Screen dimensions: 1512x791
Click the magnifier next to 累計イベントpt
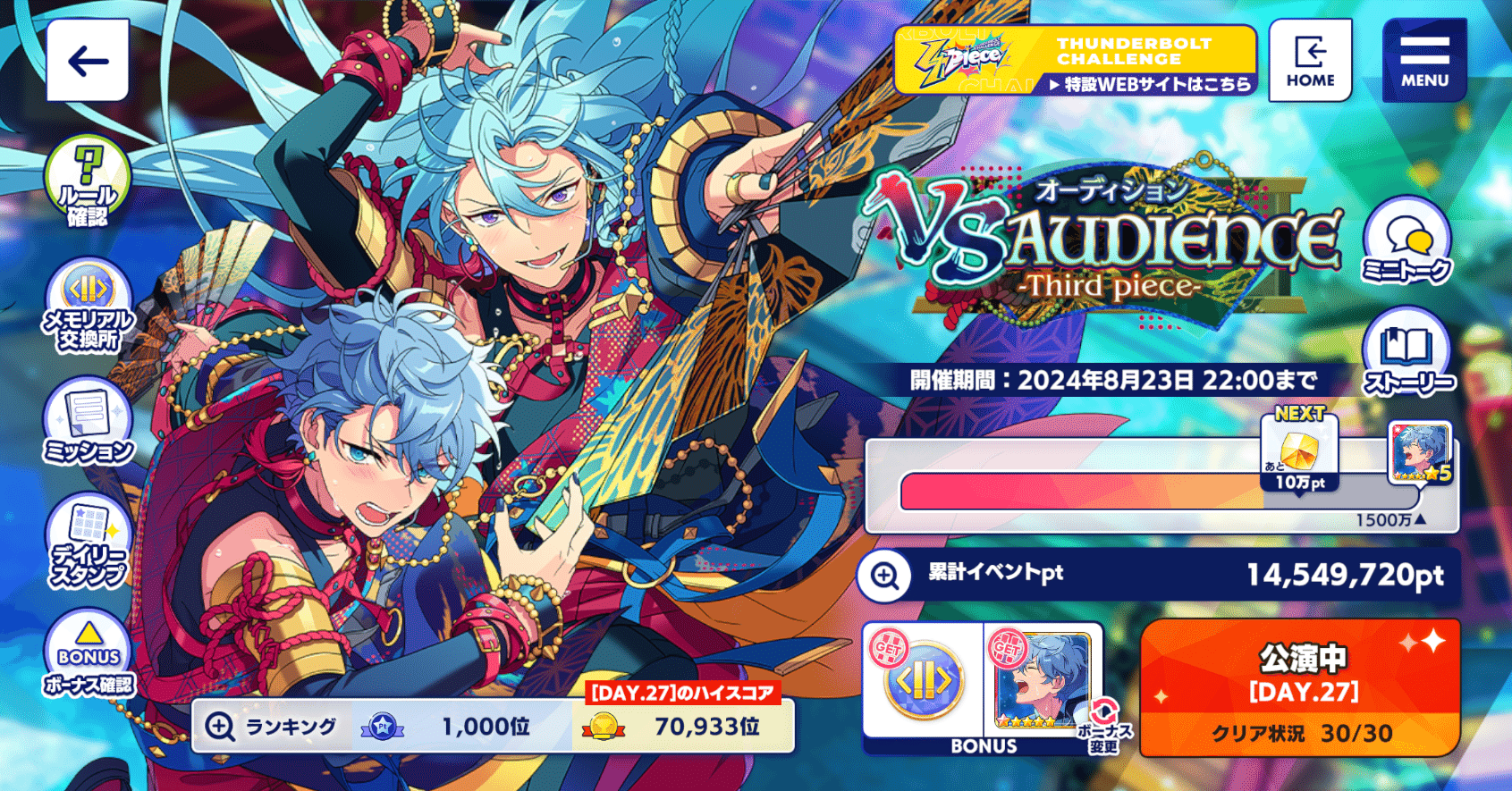(x=885, y=576)
